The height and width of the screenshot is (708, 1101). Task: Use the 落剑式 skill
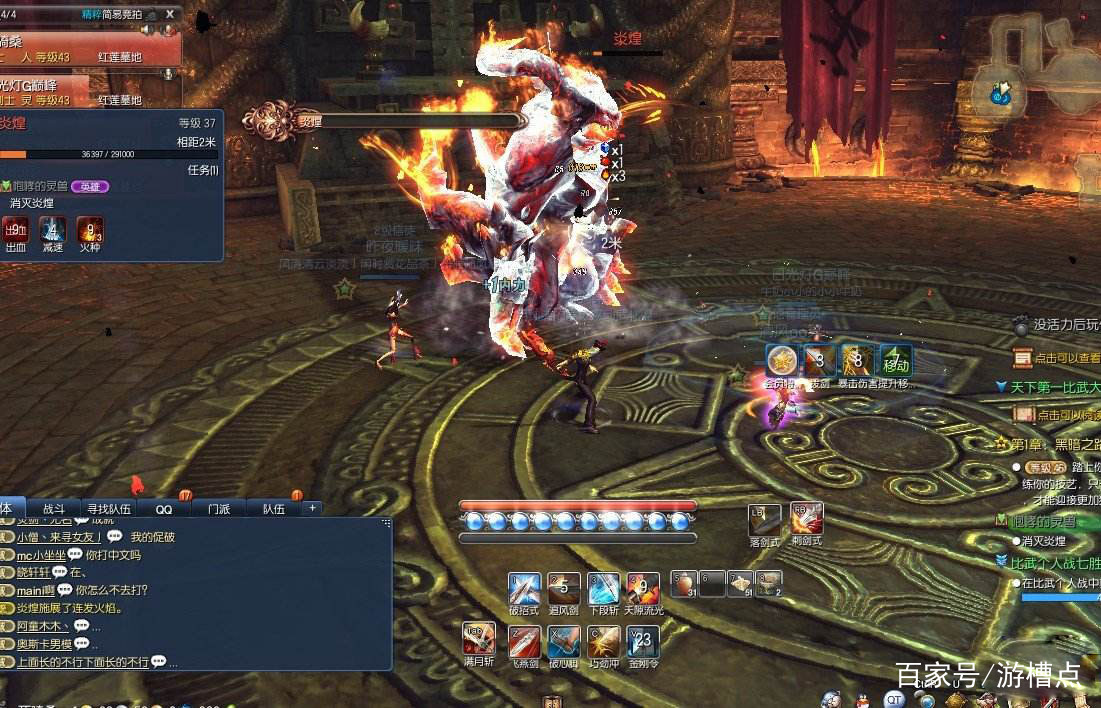pos(764,519)
